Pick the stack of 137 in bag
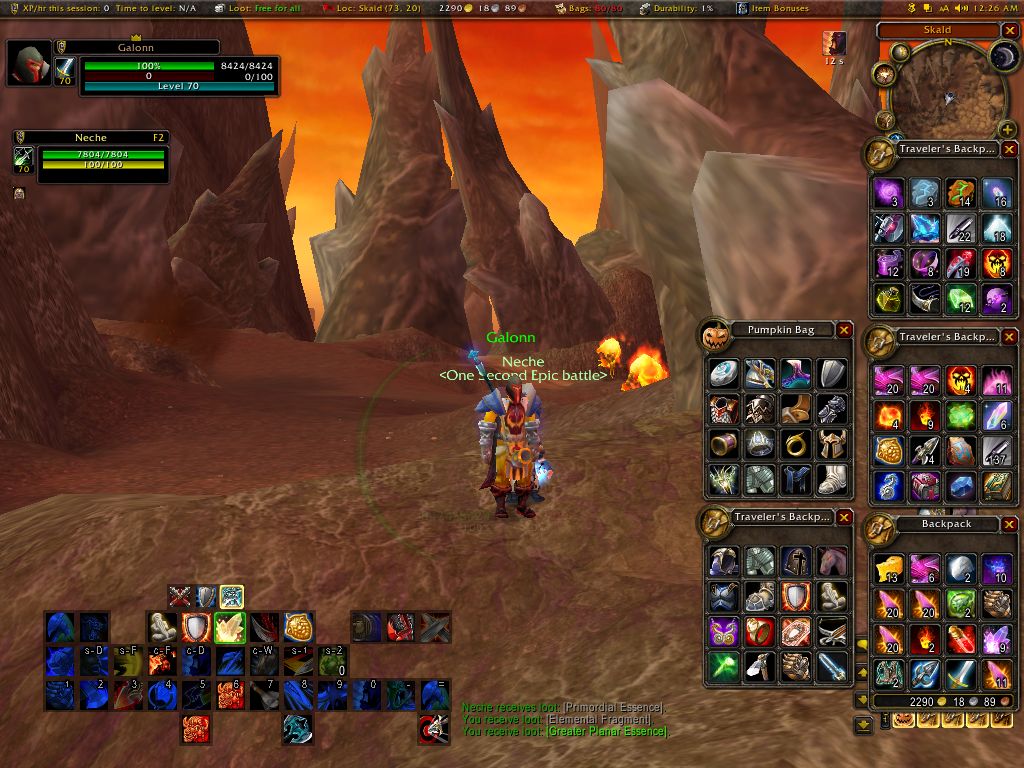1024x768 pixels. (996, 451)
